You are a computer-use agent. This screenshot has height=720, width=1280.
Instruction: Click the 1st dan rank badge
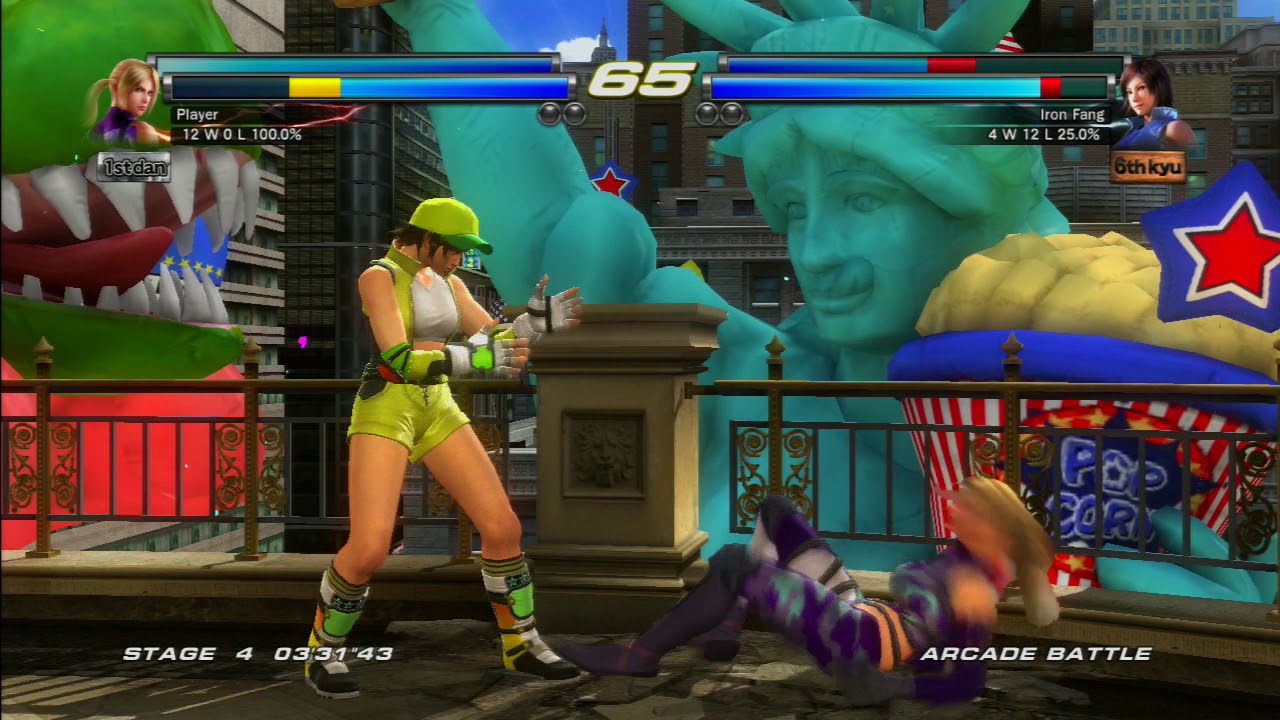(134, 168)
